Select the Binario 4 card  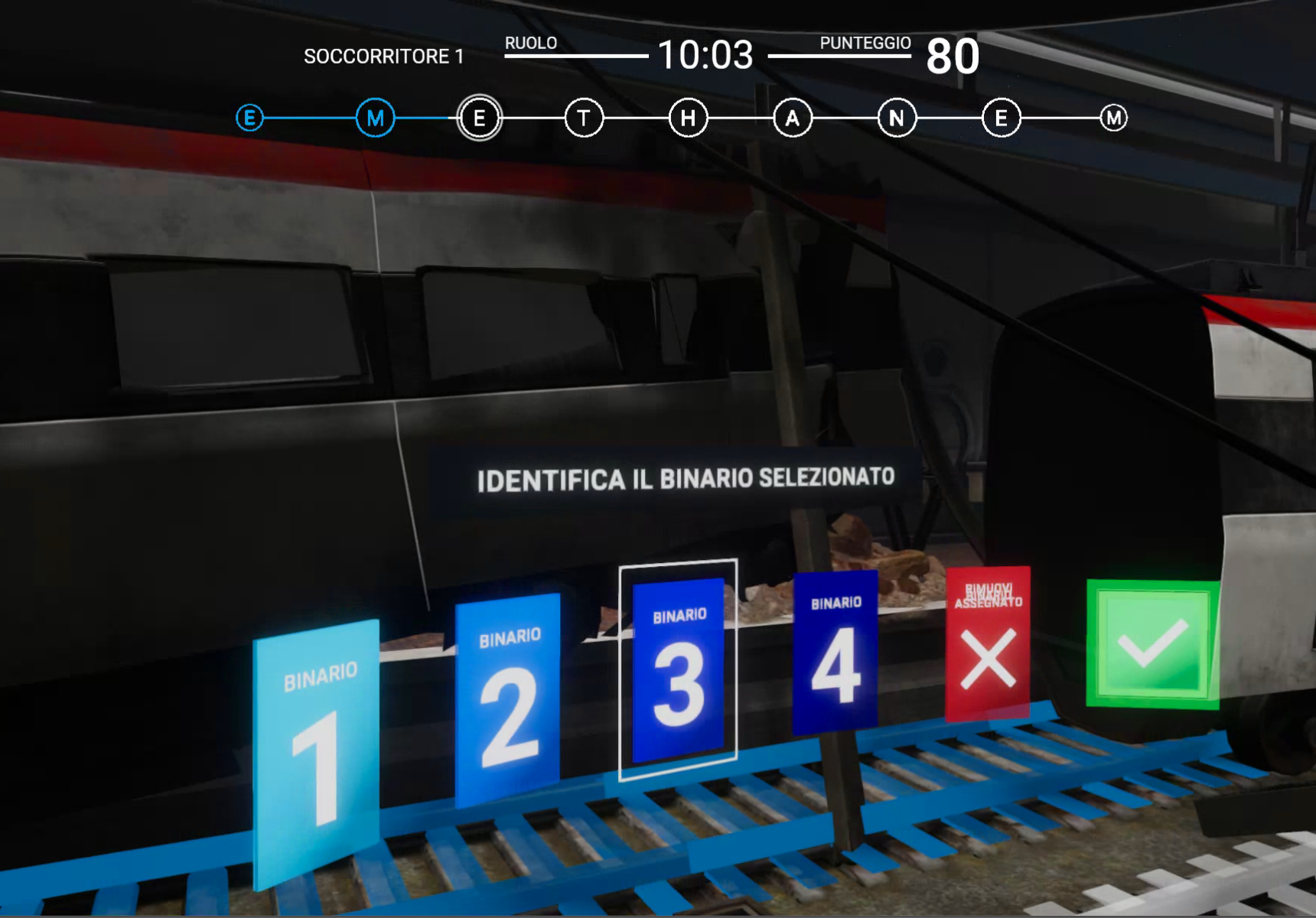(836, 652)
